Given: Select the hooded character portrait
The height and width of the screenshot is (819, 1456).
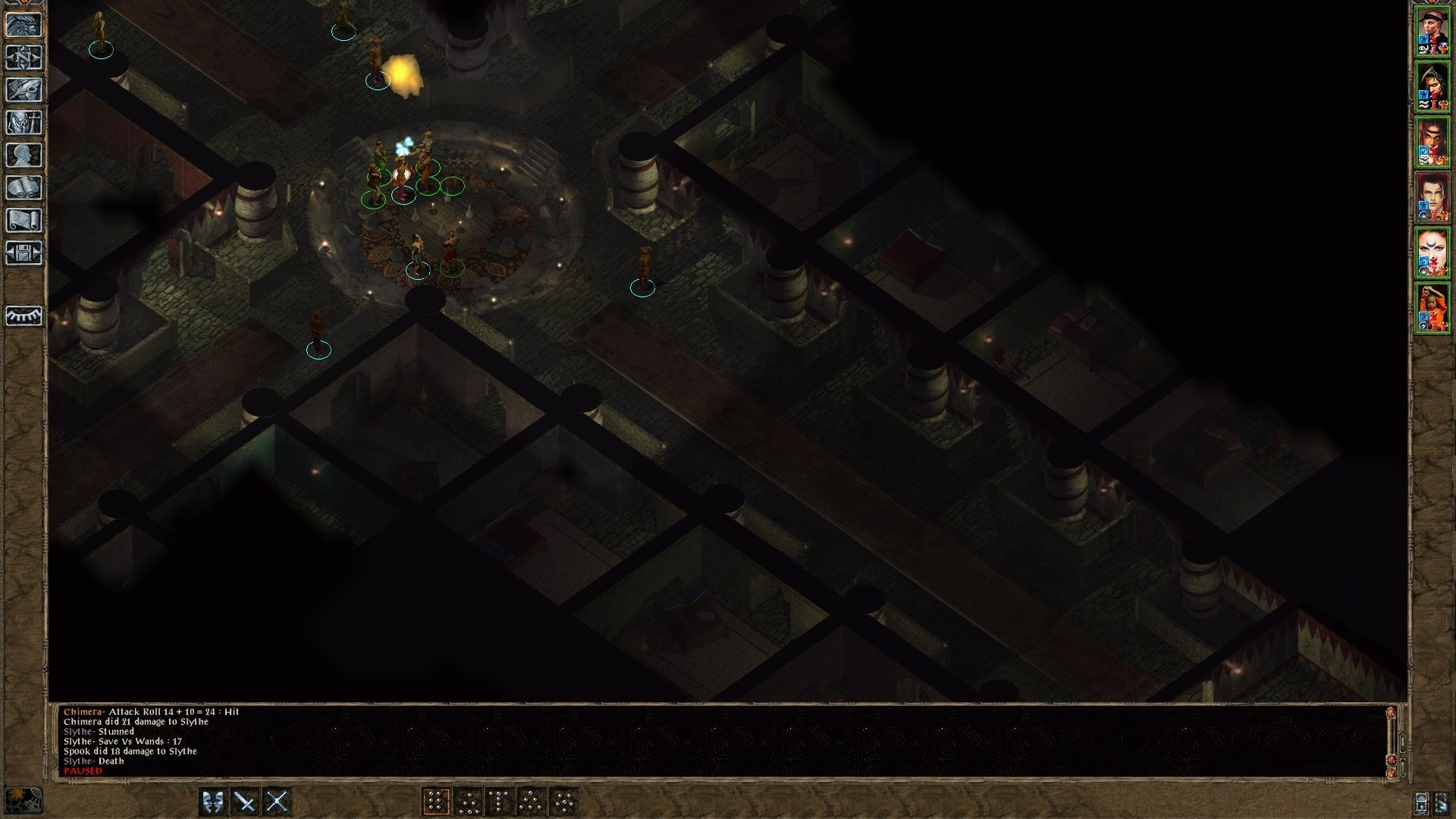Looking at the screenshot, I should point(1432,87).
